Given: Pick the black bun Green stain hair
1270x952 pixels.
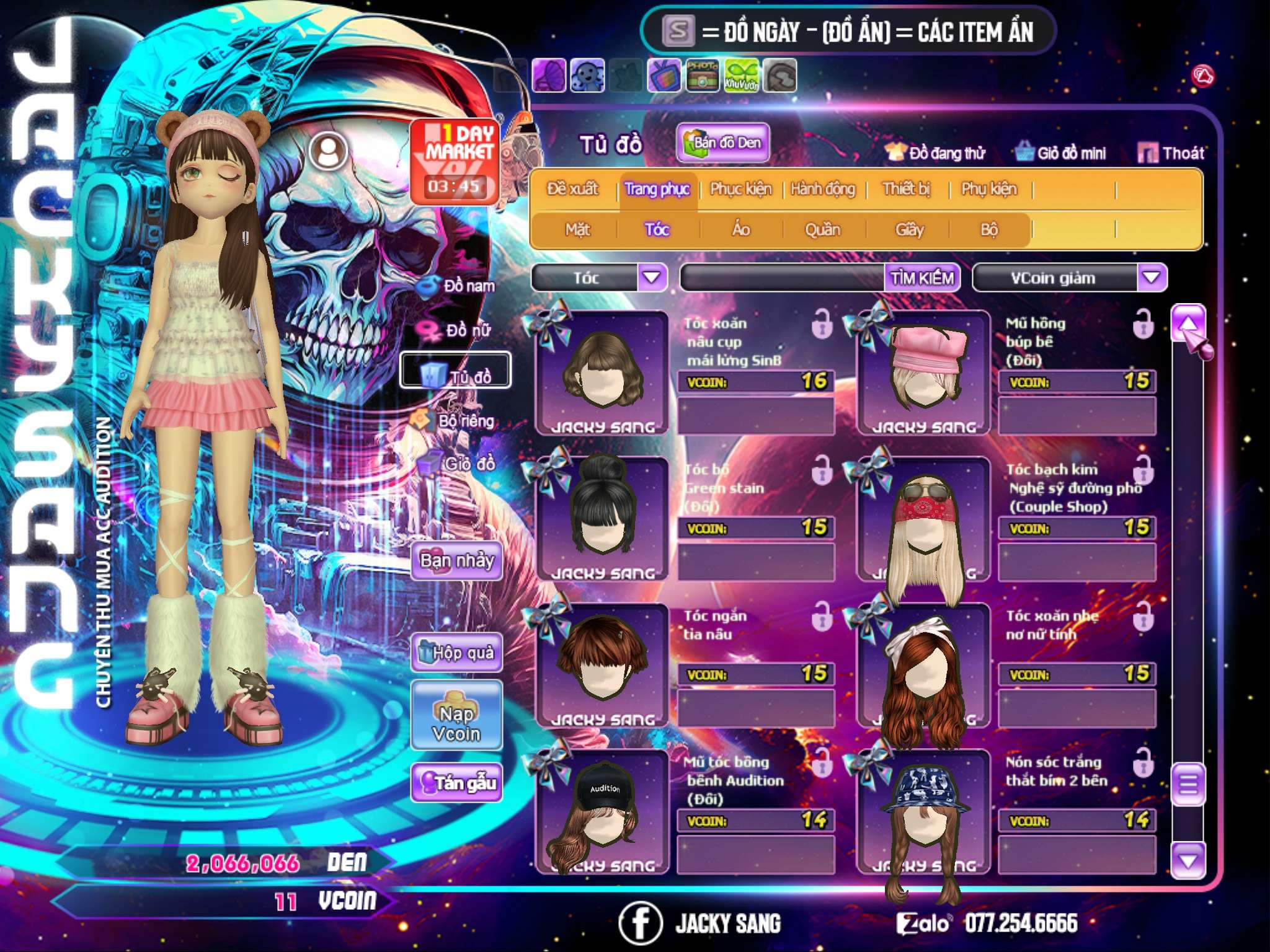Looking at the screenshot, I should click(602, 518).
